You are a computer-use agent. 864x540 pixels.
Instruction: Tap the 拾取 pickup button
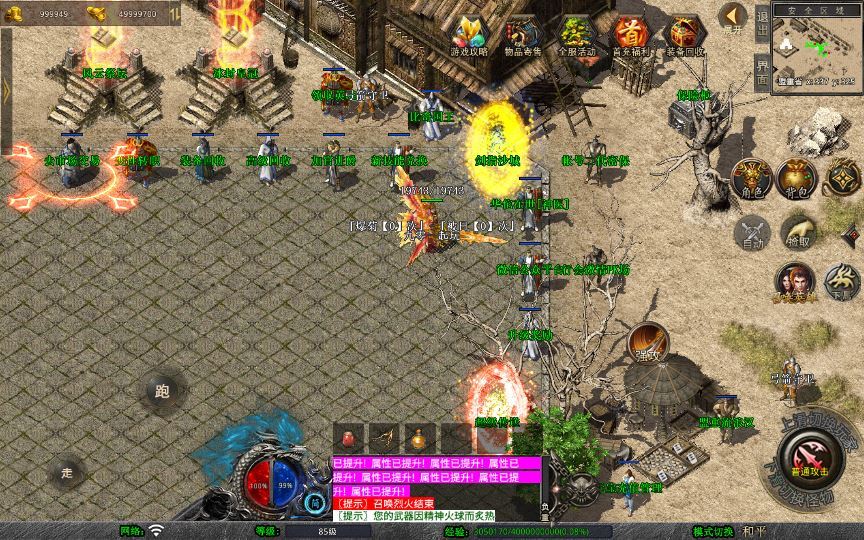(797, 234)
